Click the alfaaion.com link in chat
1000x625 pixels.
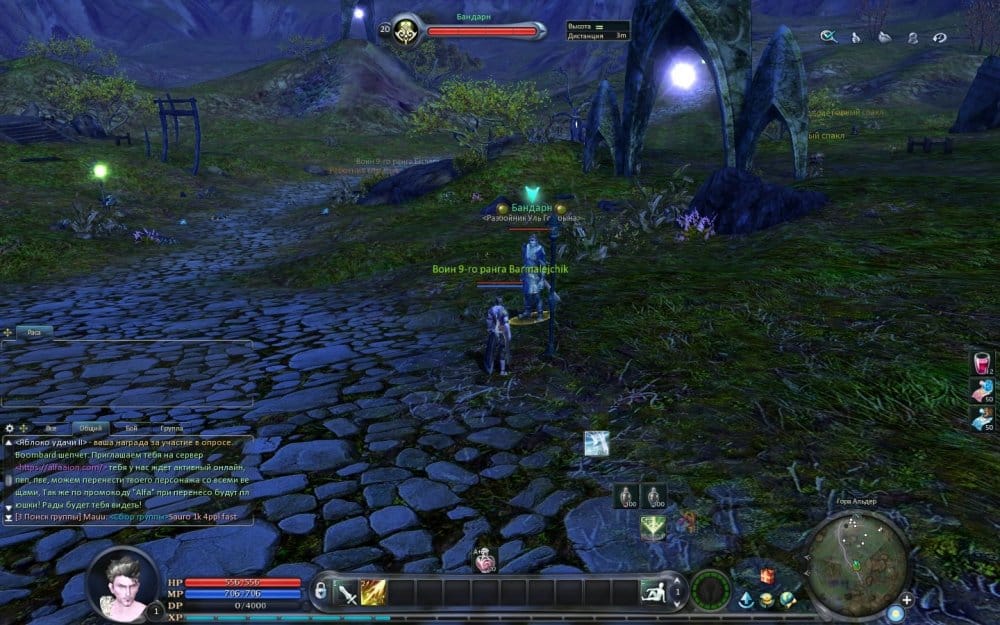(60, 467)
